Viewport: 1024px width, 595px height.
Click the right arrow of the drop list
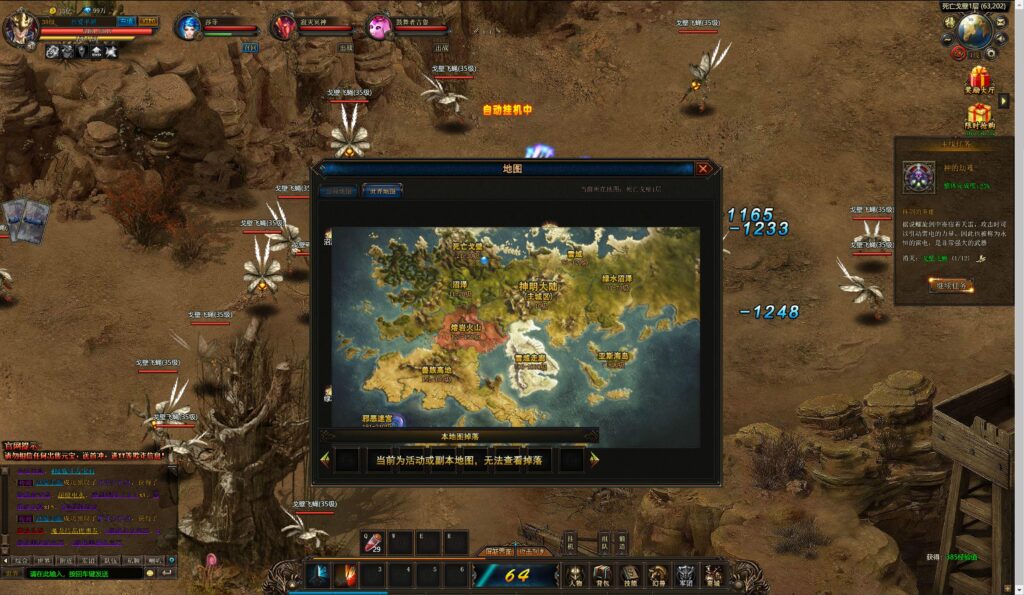[594, 460]
